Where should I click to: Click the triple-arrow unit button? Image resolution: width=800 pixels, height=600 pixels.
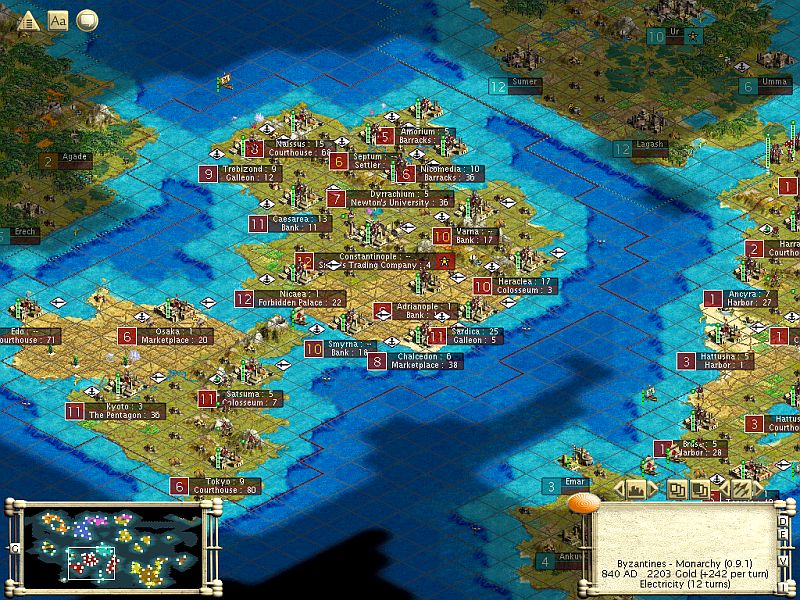[x=740, y=489]
